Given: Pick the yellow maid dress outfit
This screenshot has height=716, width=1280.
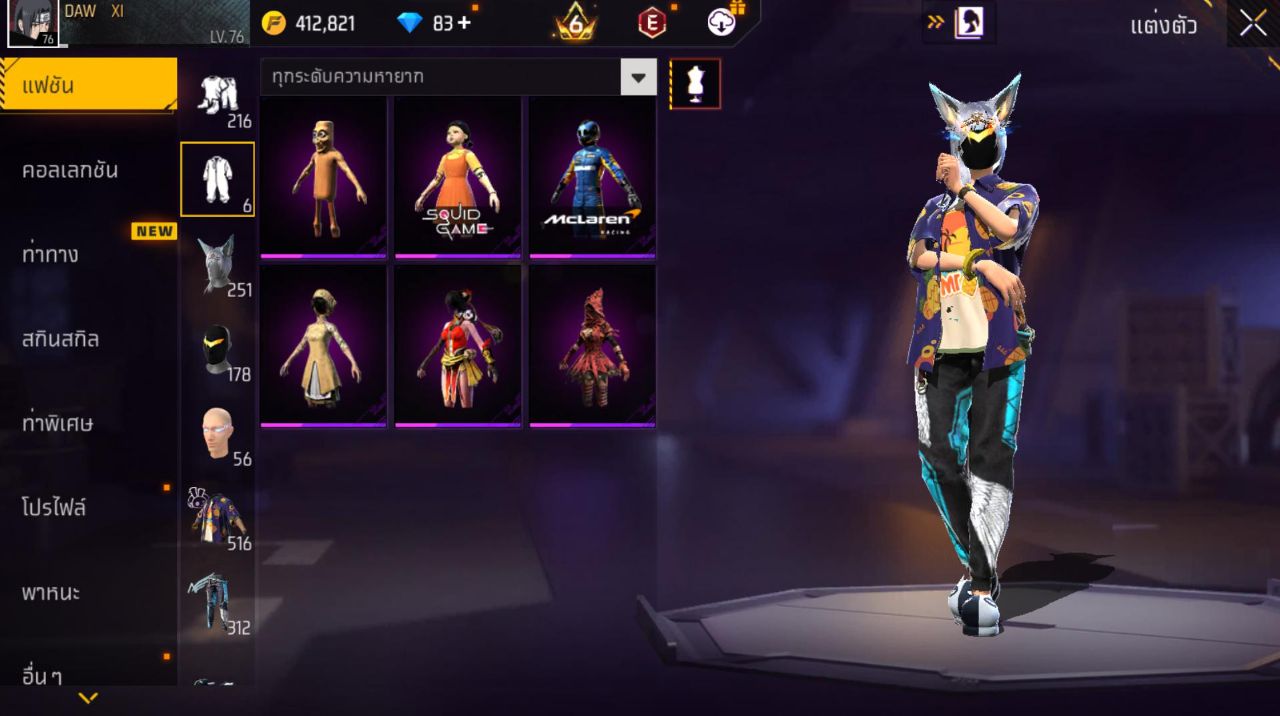Looking at the screenshot, I should pyautogui.click(x=323, y=345).
